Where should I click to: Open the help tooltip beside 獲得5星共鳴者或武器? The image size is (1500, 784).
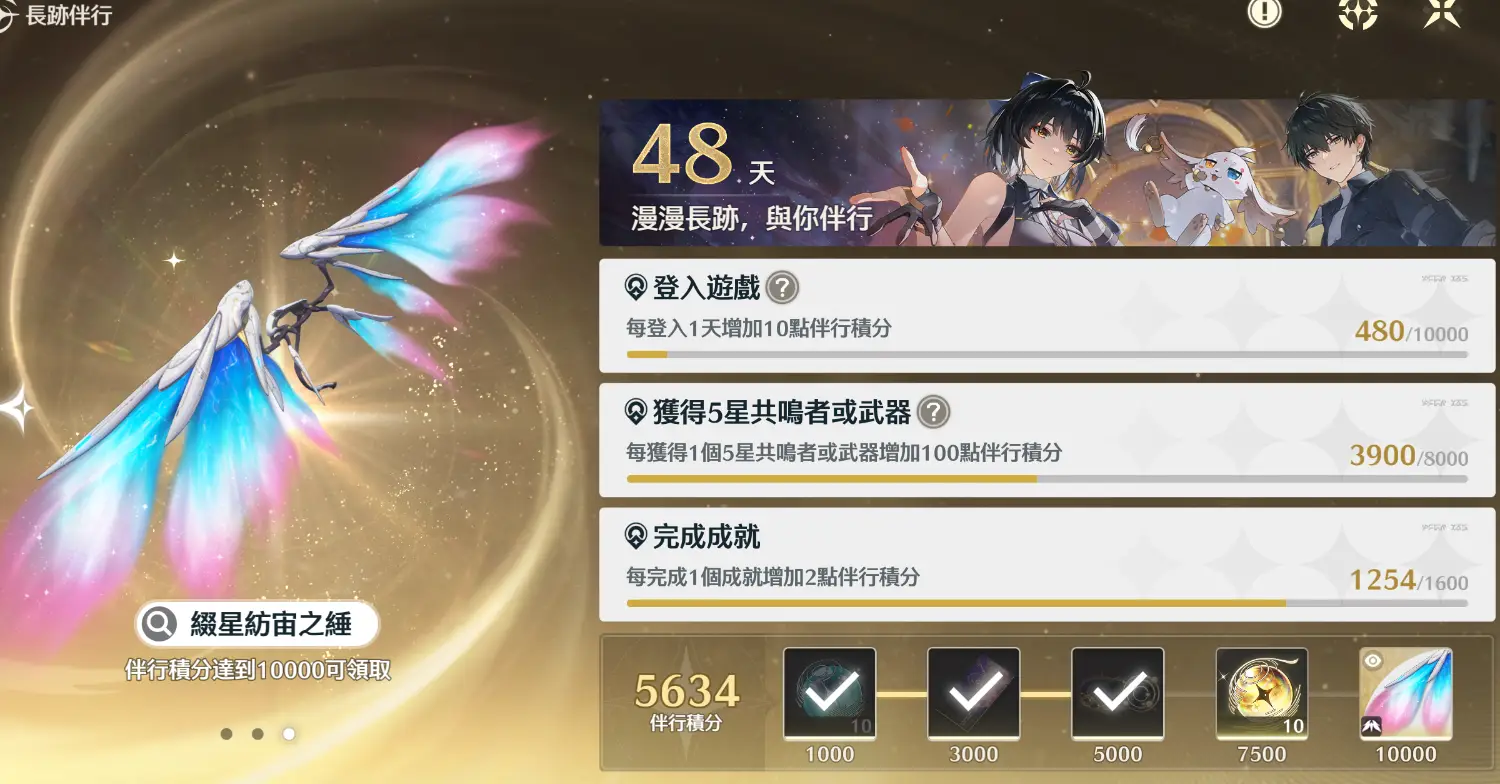(x=934, y=413)
